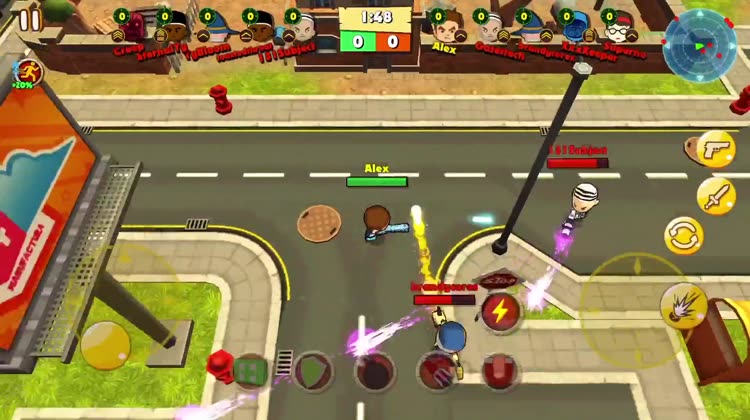The width and height of the screenshot is (750, 420).
Task: Activate the claw slash ability
Action: pyautogui.click(x=436, y=371)
